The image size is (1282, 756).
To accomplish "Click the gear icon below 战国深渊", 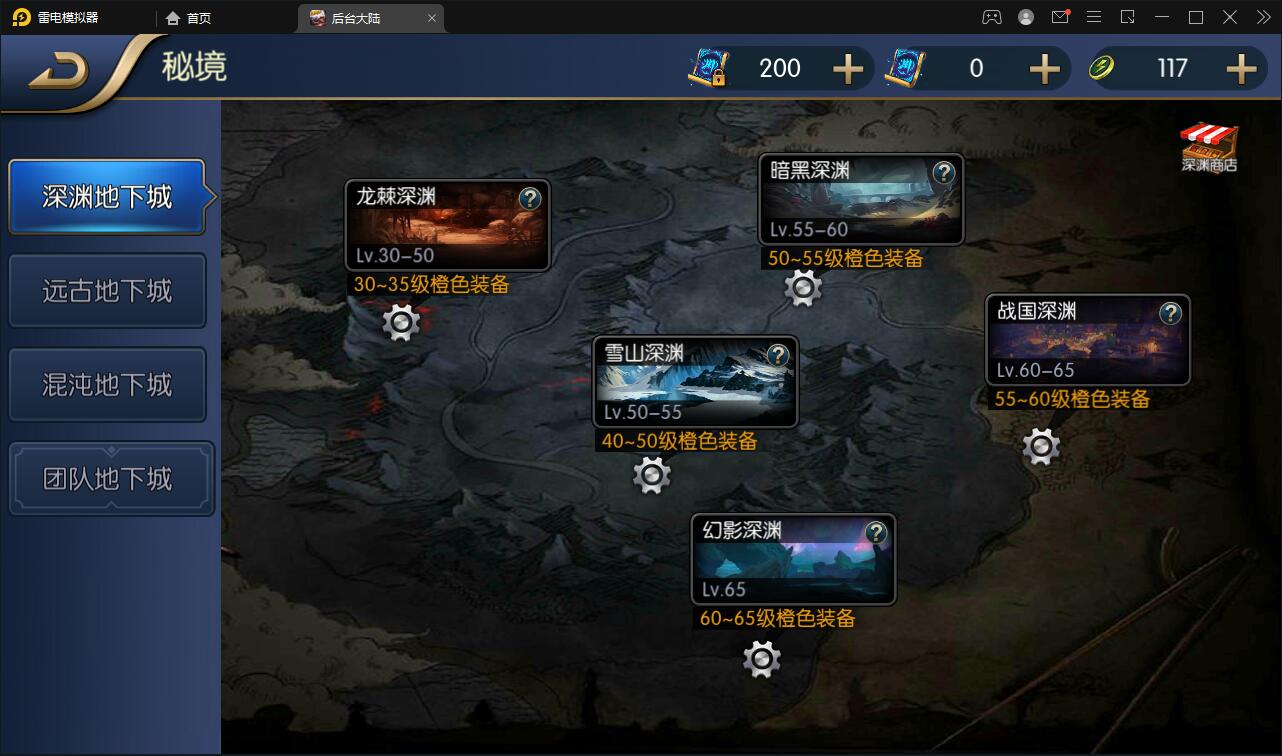I will [x=1040, y=445].
